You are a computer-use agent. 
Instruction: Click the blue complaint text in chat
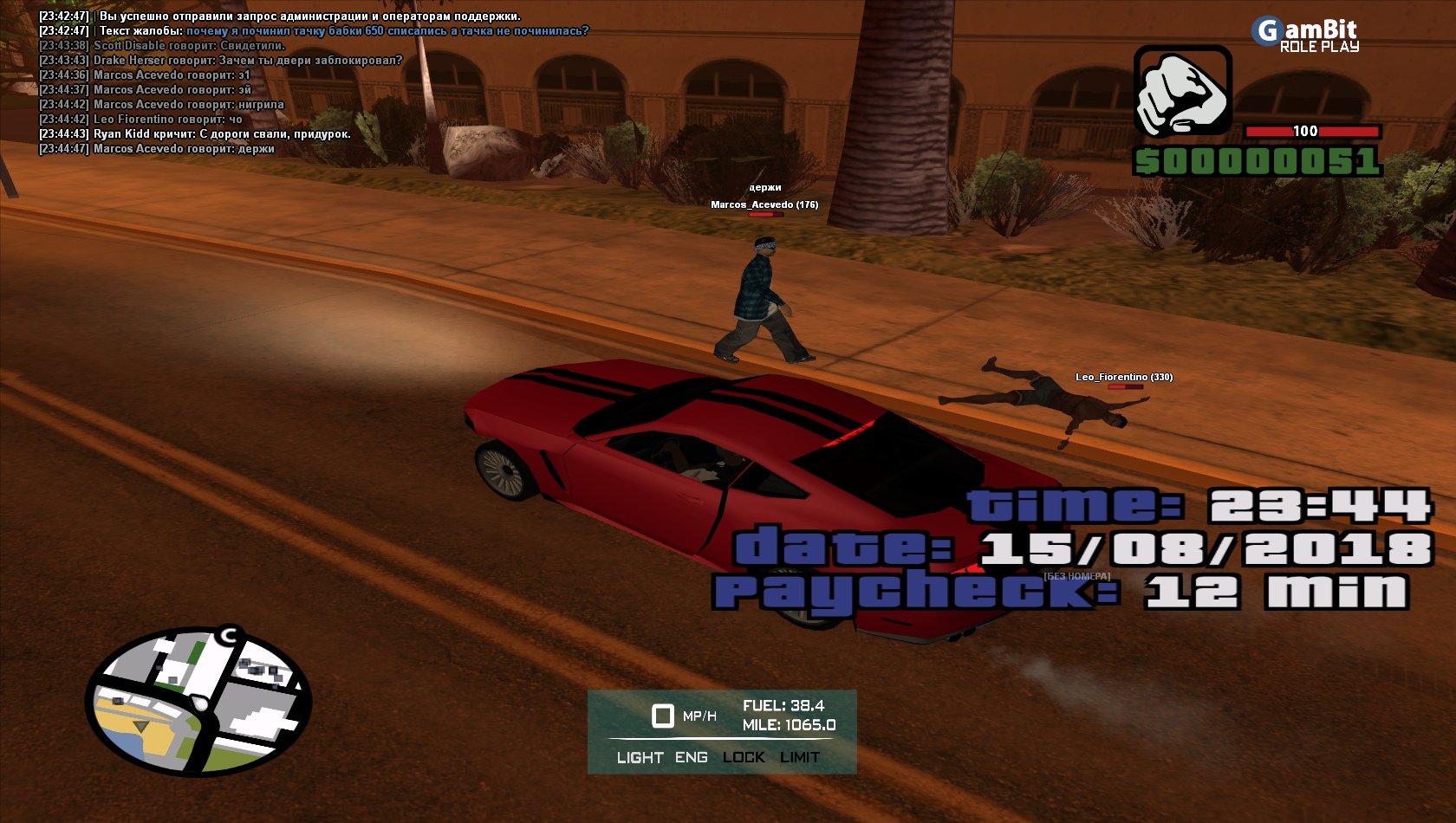[x=387, y=31]
